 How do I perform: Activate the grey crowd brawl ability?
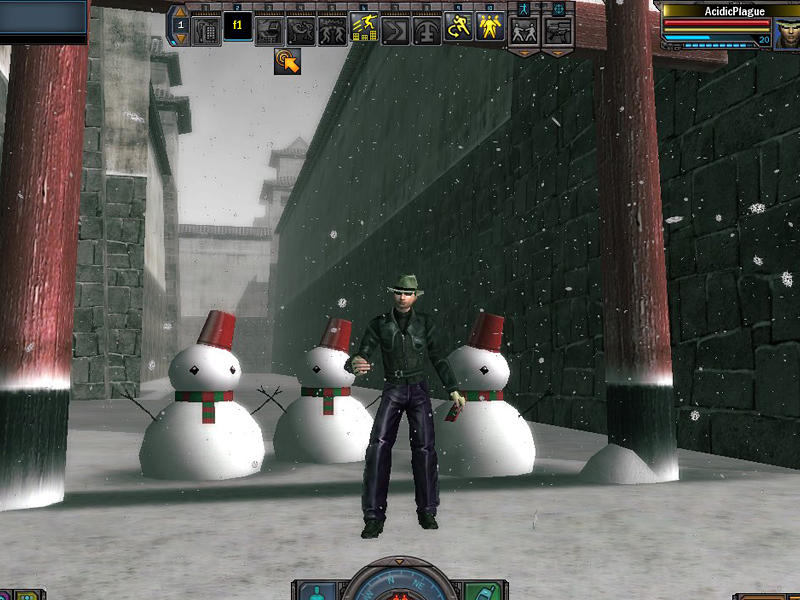pos(332,30)
